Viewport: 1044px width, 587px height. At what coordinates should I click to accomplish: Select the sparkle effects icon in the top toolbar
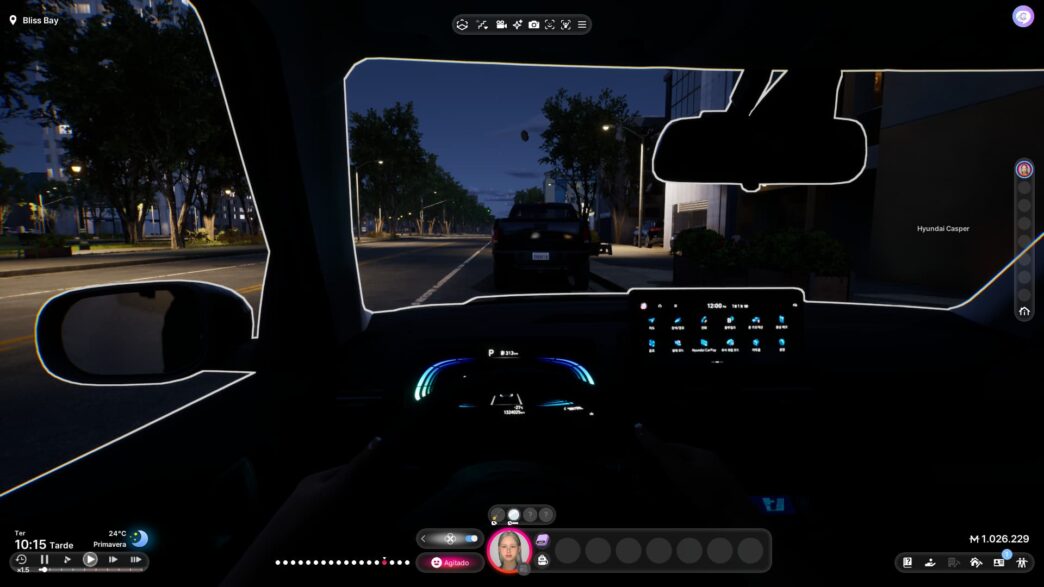pyautogui.click(x=518, y=24)
